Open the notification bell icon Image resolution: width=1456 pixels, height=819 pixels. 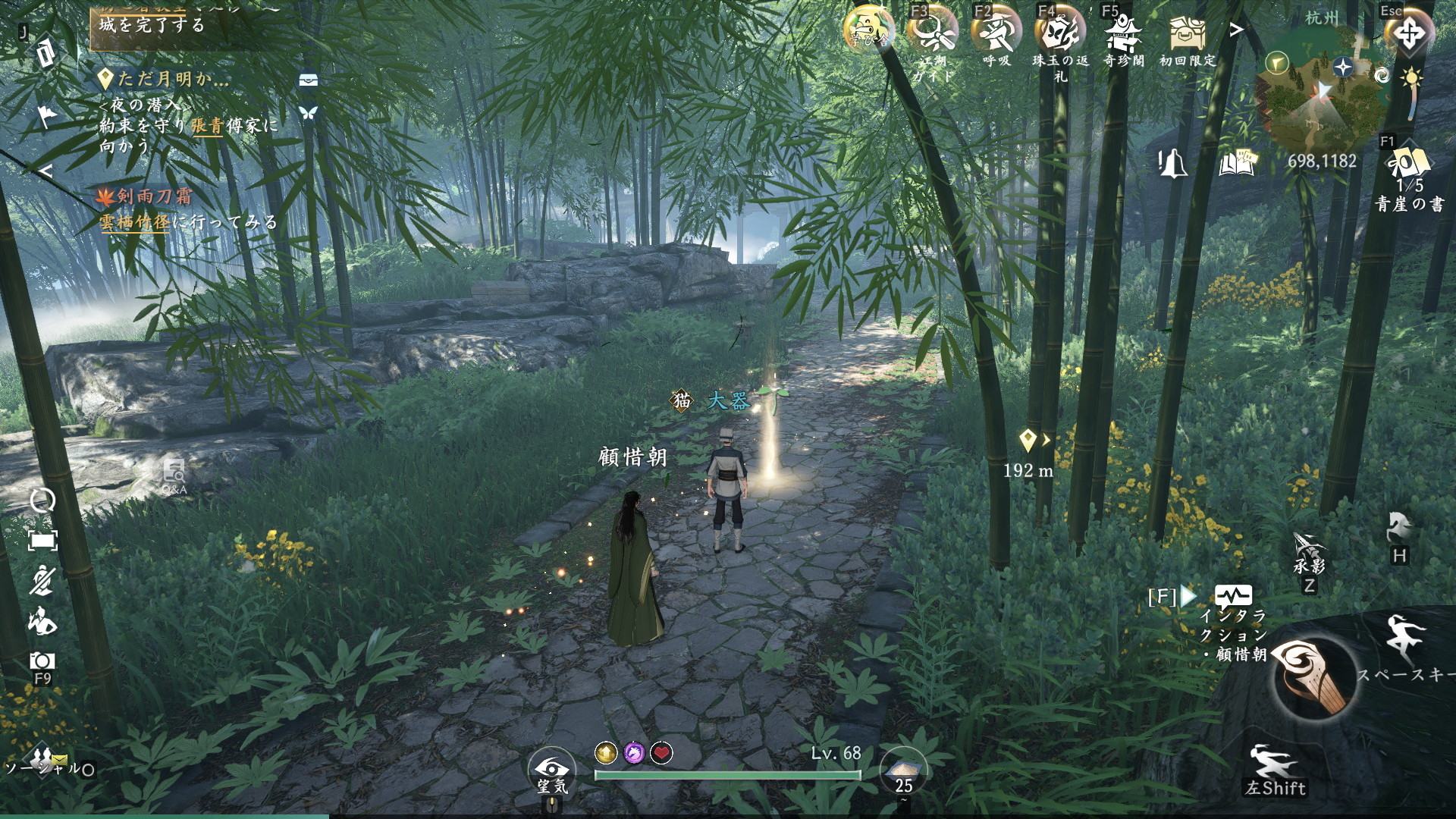1173,162
